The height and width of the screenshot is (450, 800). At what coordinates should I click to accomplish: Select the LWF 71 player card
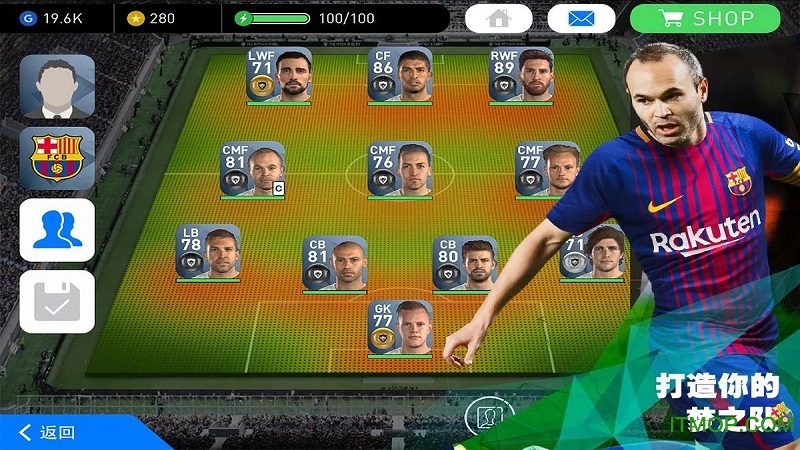pos(279,75)
